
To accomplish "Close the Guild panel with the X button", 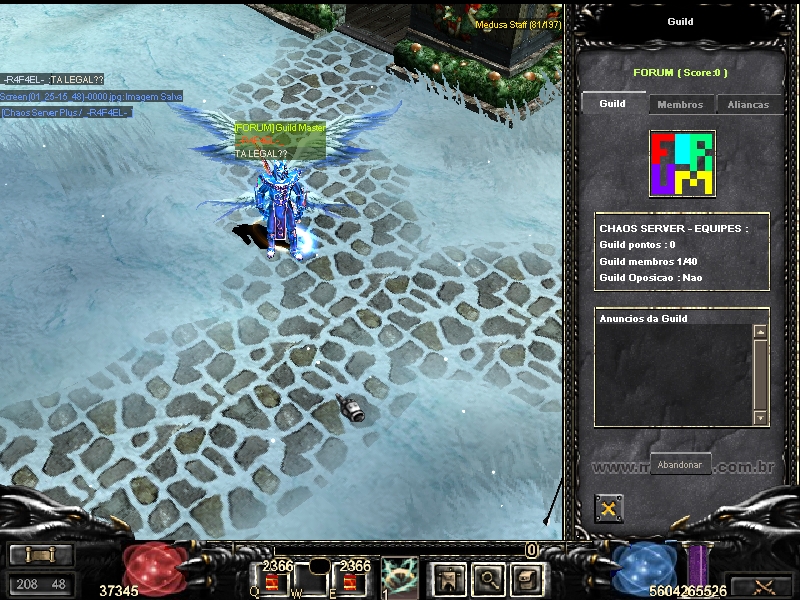I will click(609, 509).
